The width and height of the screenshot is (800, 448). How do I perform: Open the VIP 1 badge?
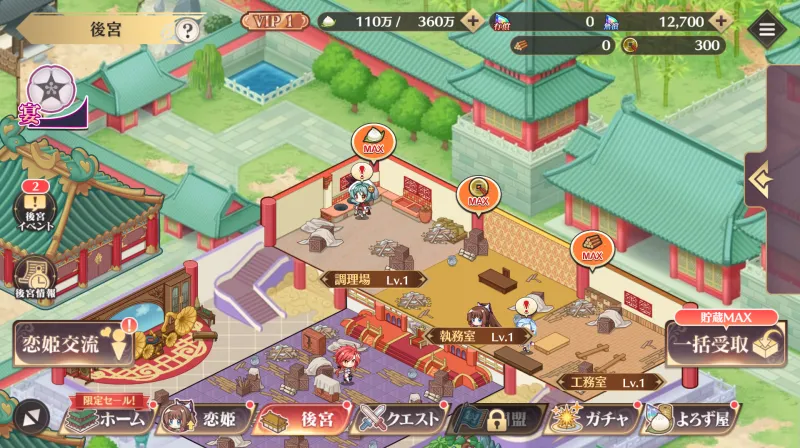274,21
